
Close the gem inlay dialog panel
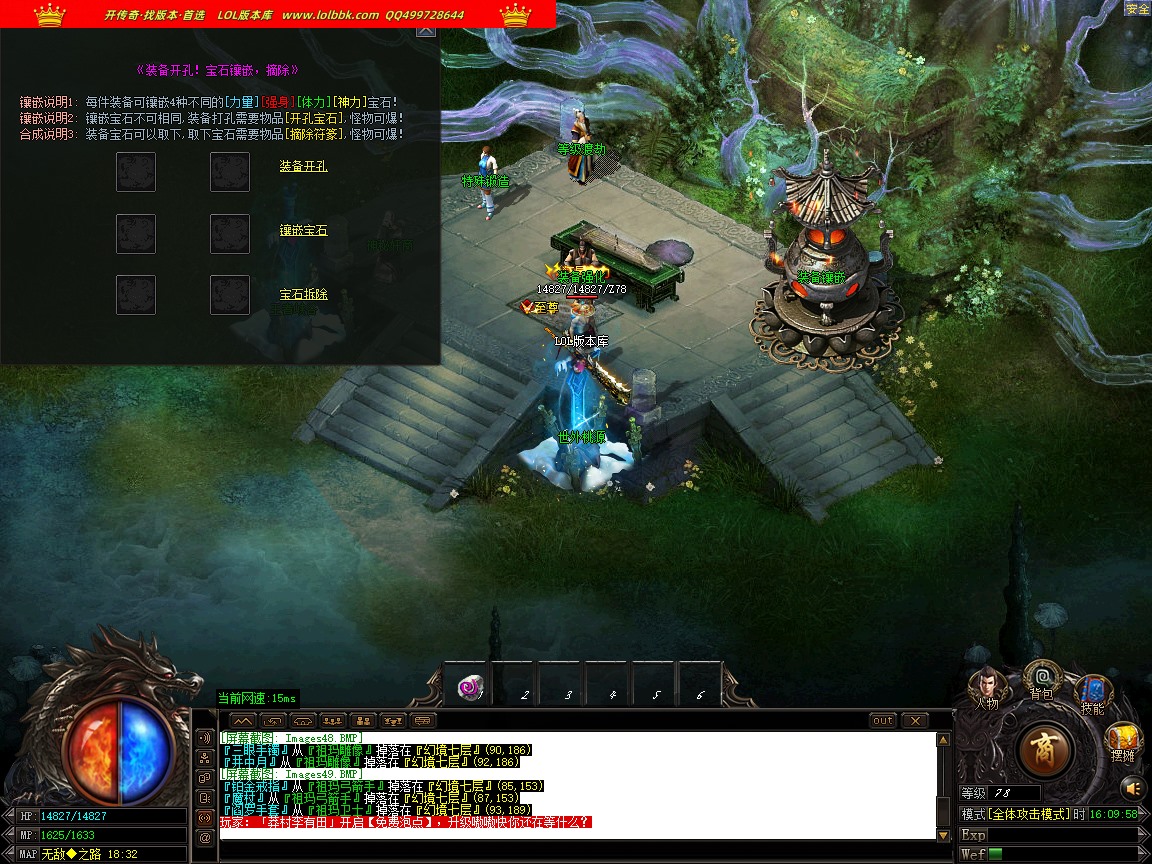(426, 30)
